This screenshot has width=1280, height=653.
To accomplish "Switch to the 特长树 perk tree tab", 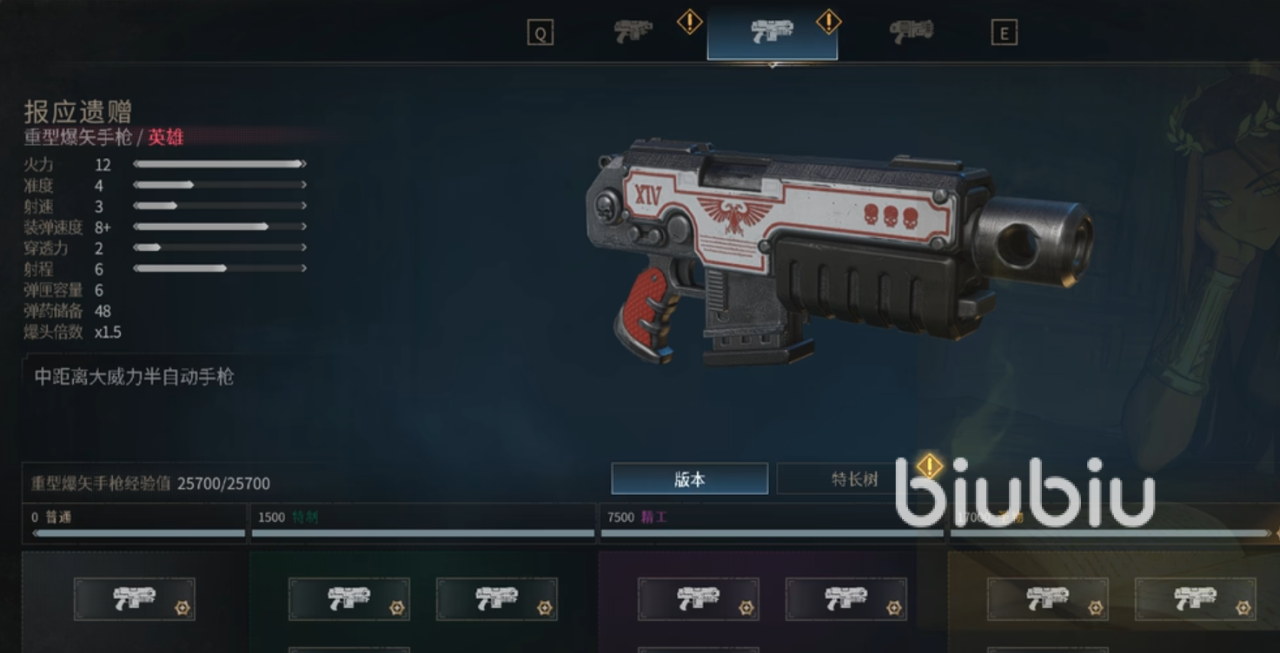I will click(x=854, y=479).
